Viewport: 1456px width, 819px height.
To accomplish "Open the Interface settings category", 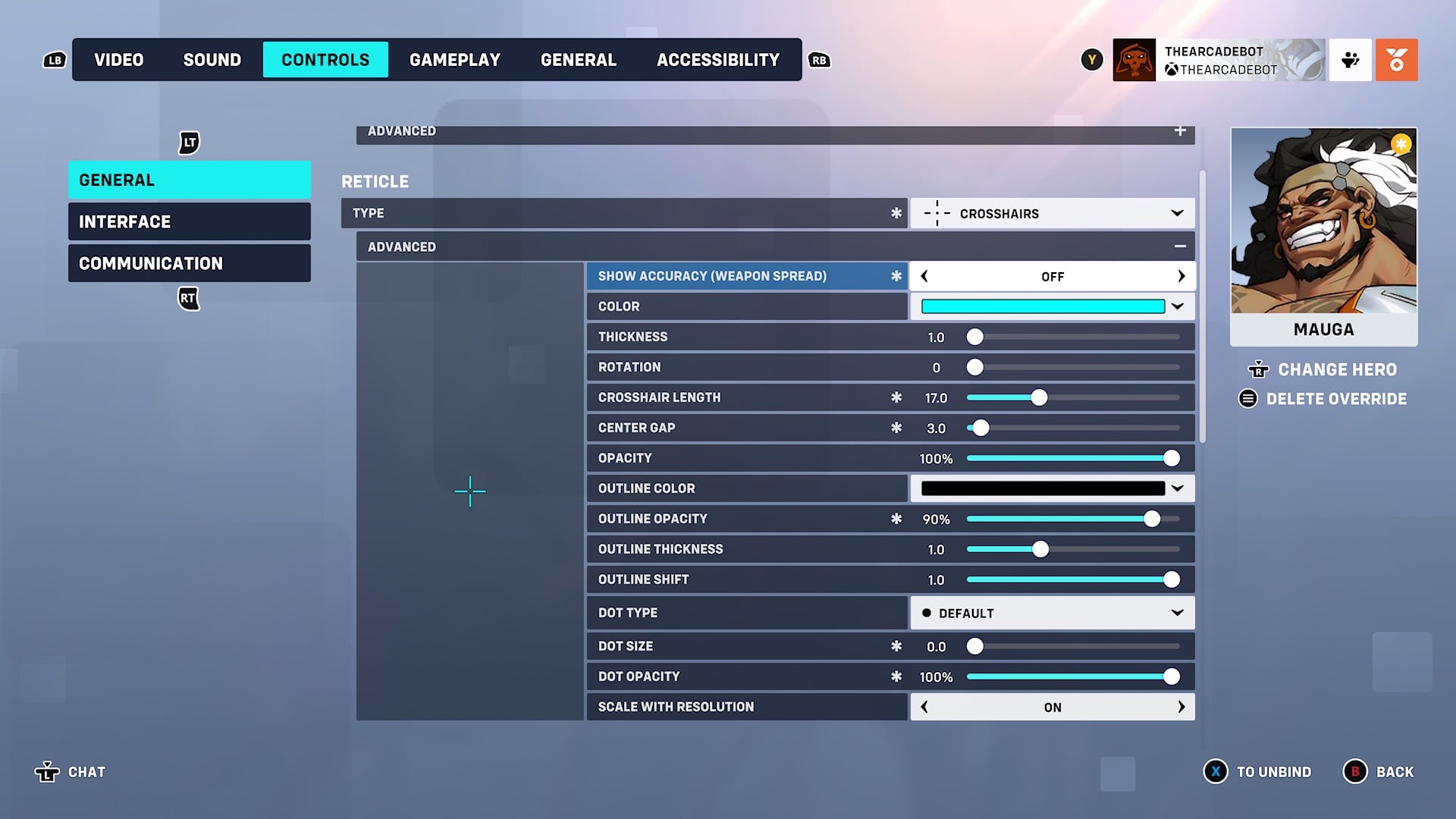I will click(x=189, y=221).
